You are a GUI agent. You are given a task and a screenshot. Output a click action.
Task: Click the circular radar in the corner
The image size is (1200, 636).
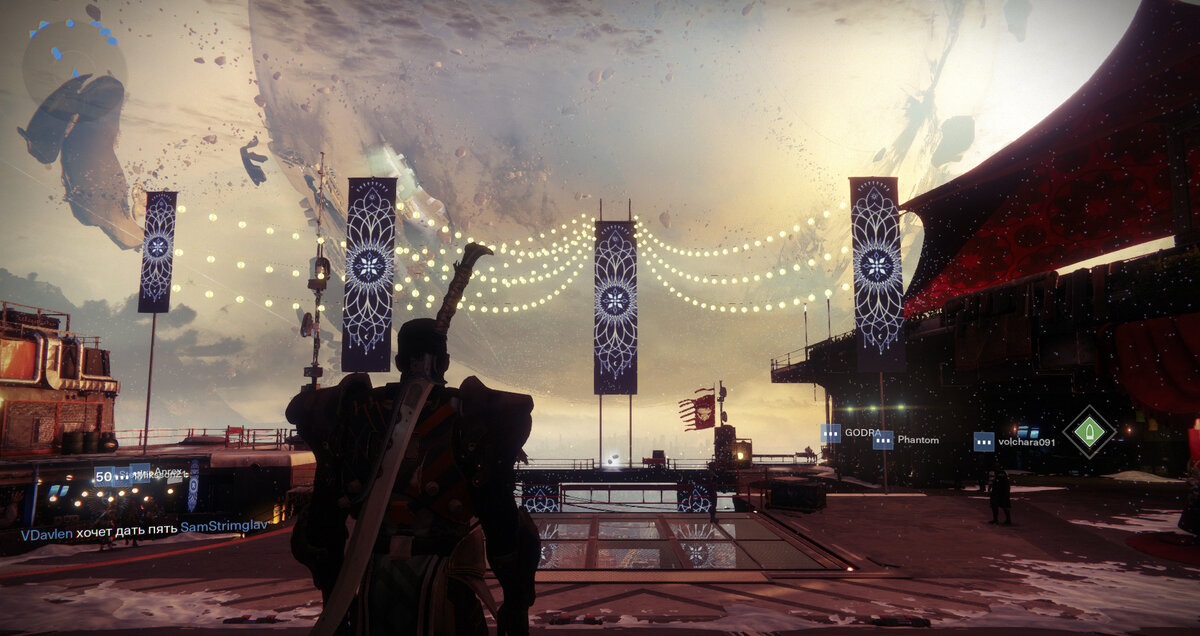75,62
